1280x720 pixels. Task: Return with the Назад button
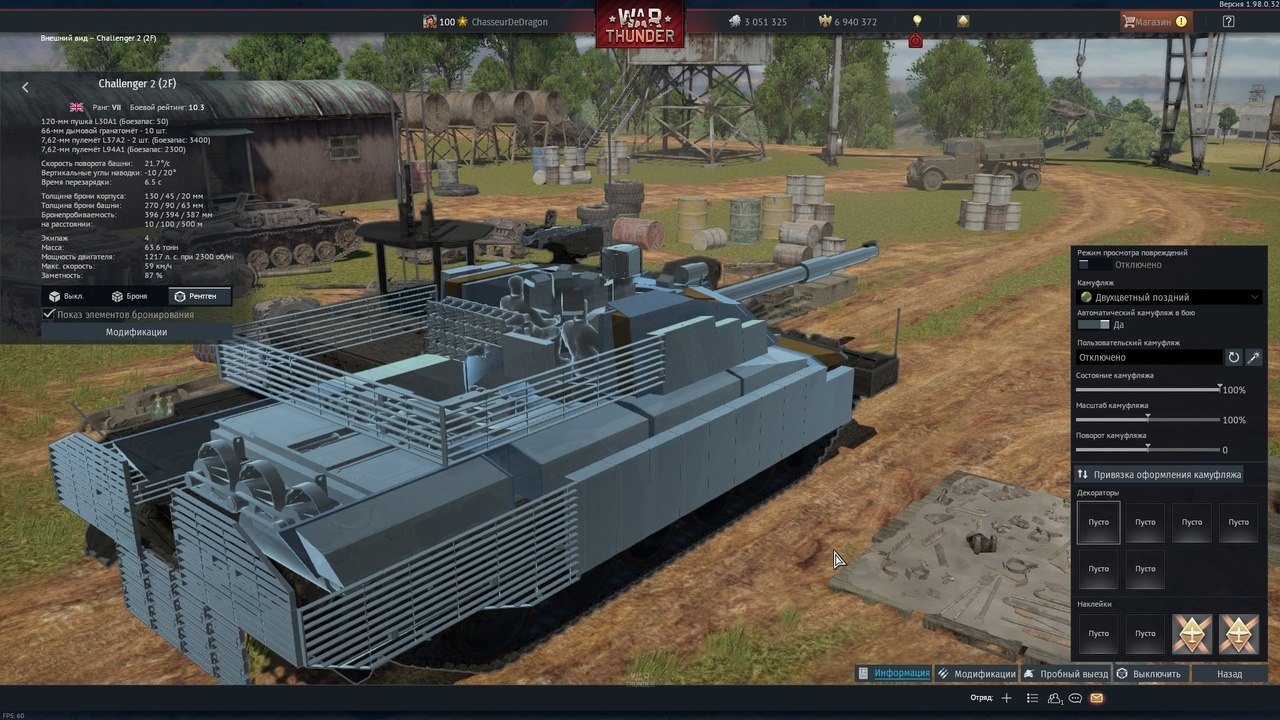(x=1229, y=674)
